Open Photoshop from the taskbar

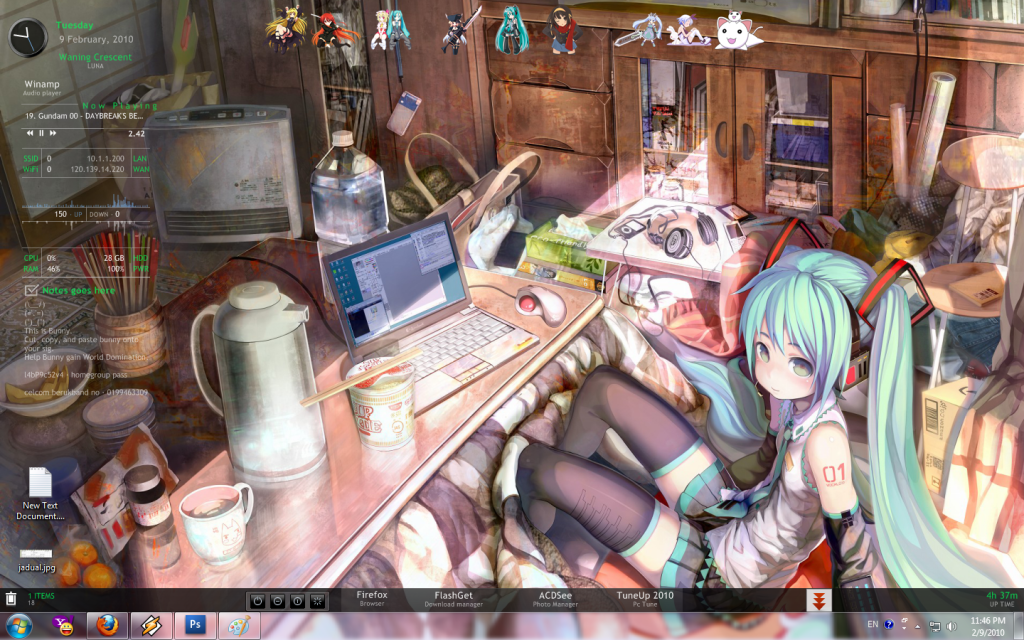(x=196, y=626)
